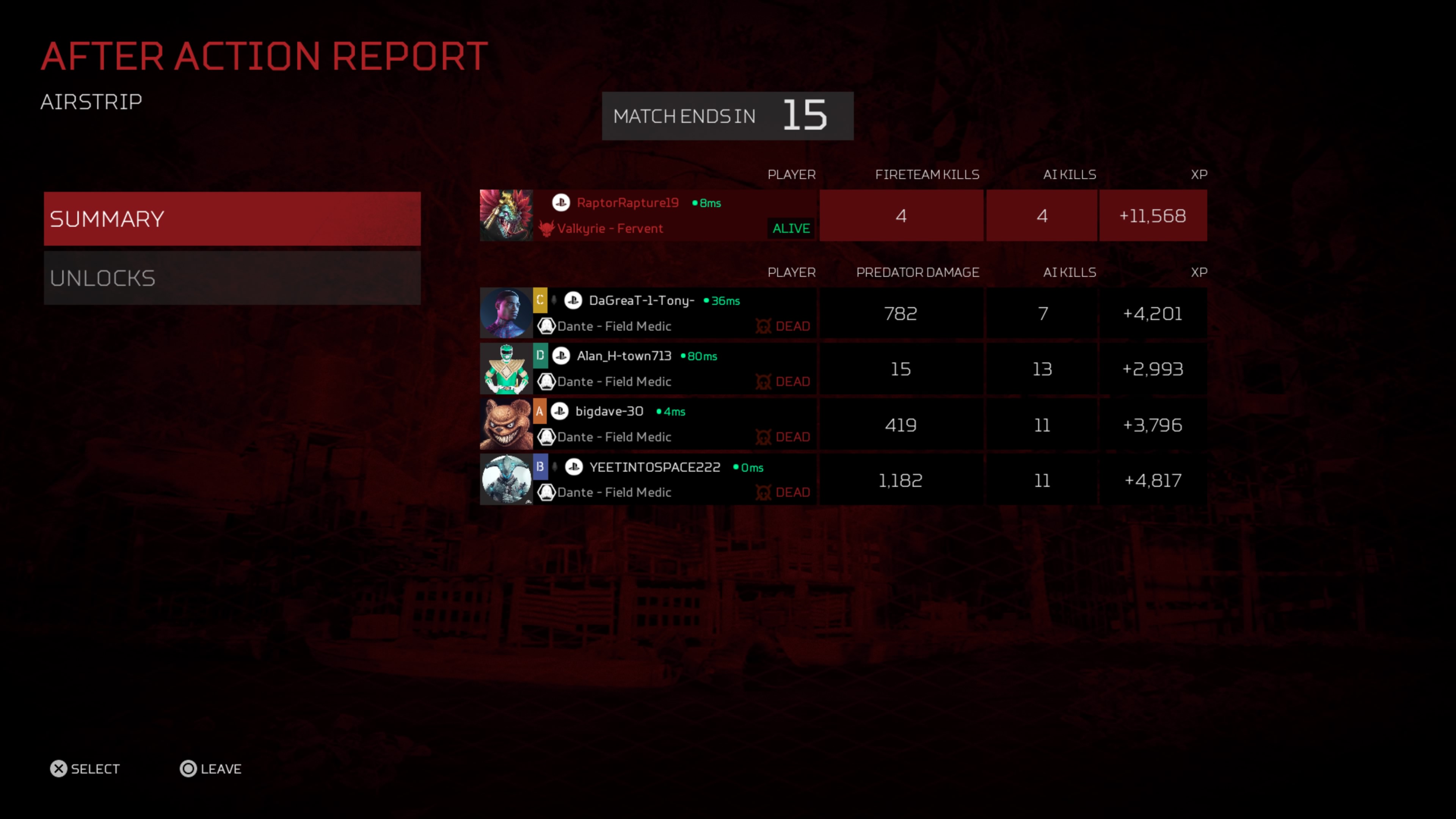The image size is (1456, 819).
Task: View DaGreaT-1-Tony-'s avatar picture
Action: click(x=506, y=313)
